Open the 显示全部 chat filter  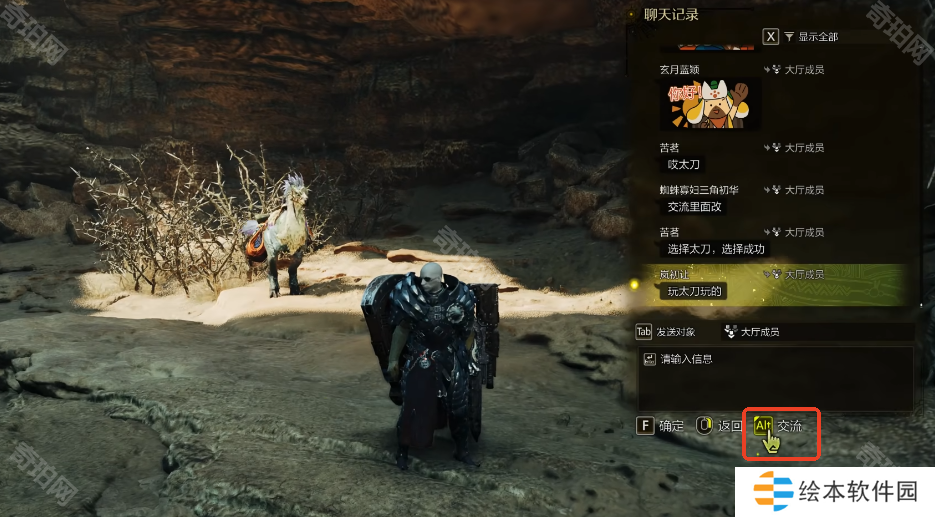tap(810, 37)
